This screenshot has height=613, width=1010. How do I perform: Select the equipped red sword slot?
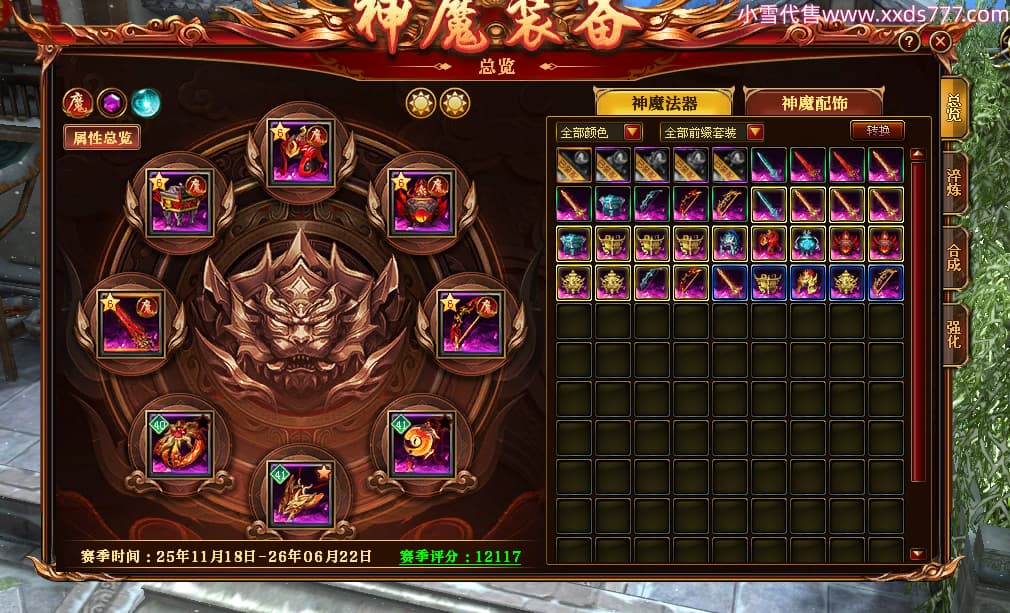pyautogui.click(x=131, y=322)
